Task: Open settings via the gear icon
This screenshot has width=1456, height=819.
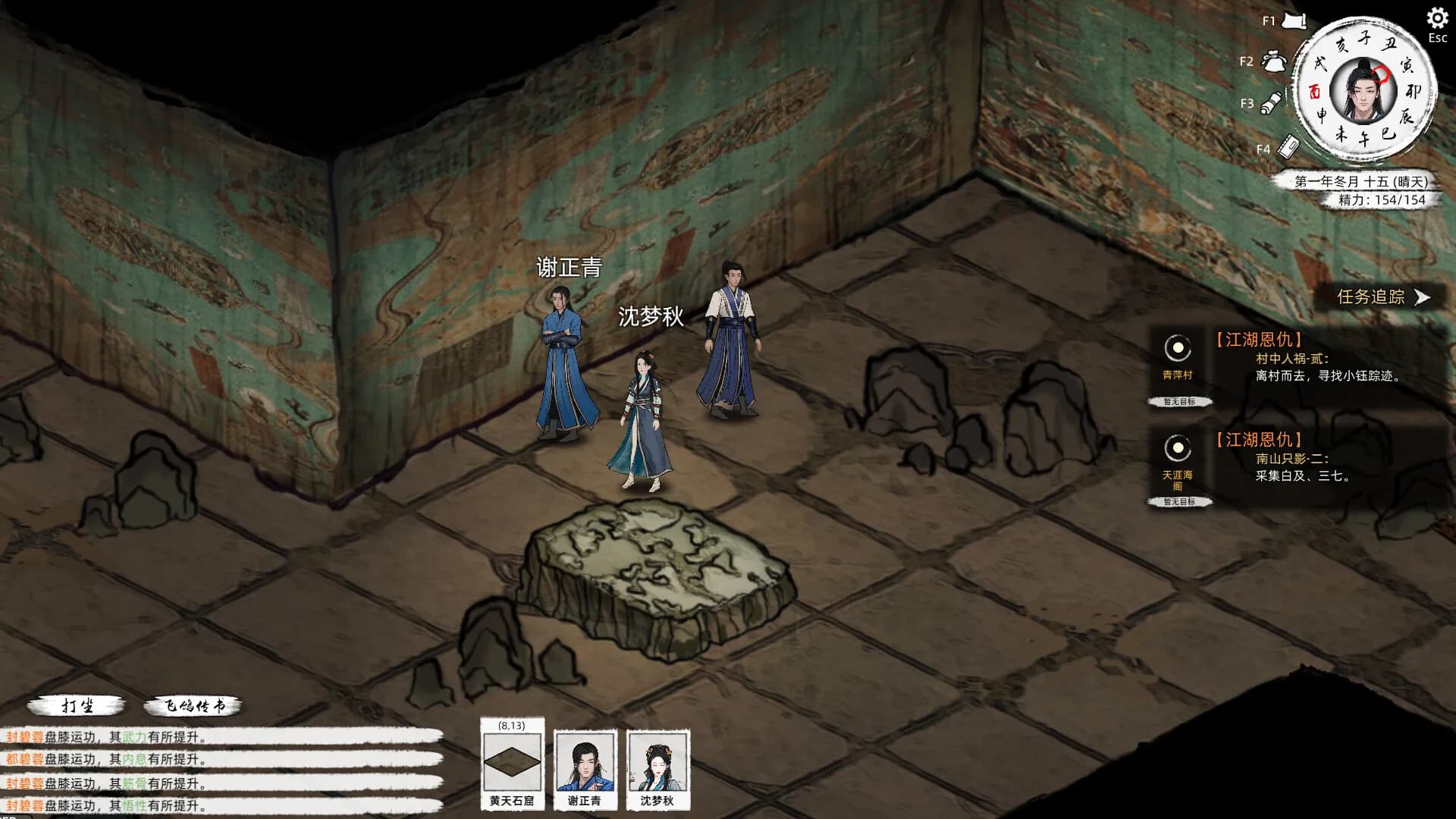Action: point(1437,18)
